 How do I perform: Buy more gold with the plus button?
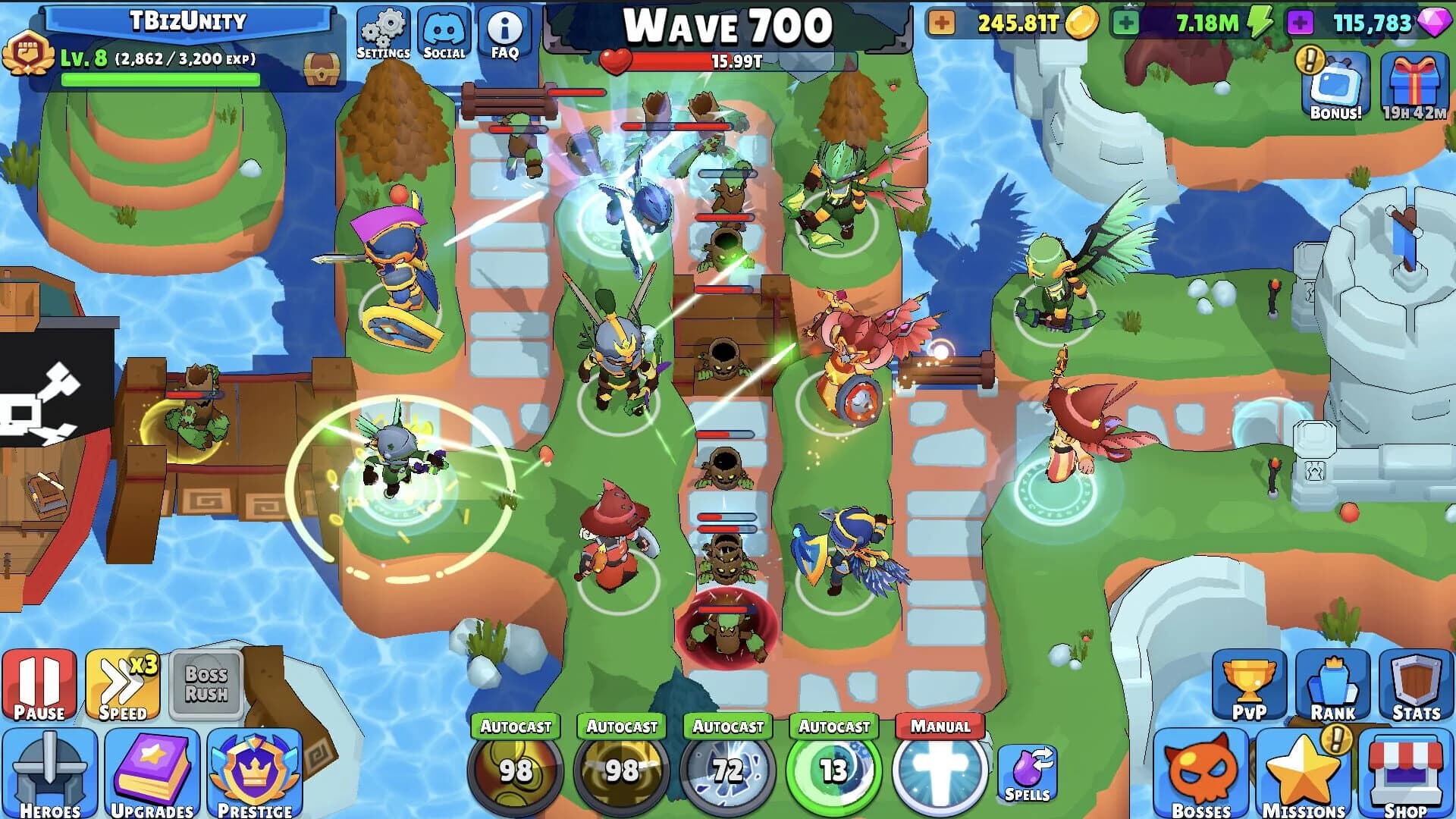942,23
